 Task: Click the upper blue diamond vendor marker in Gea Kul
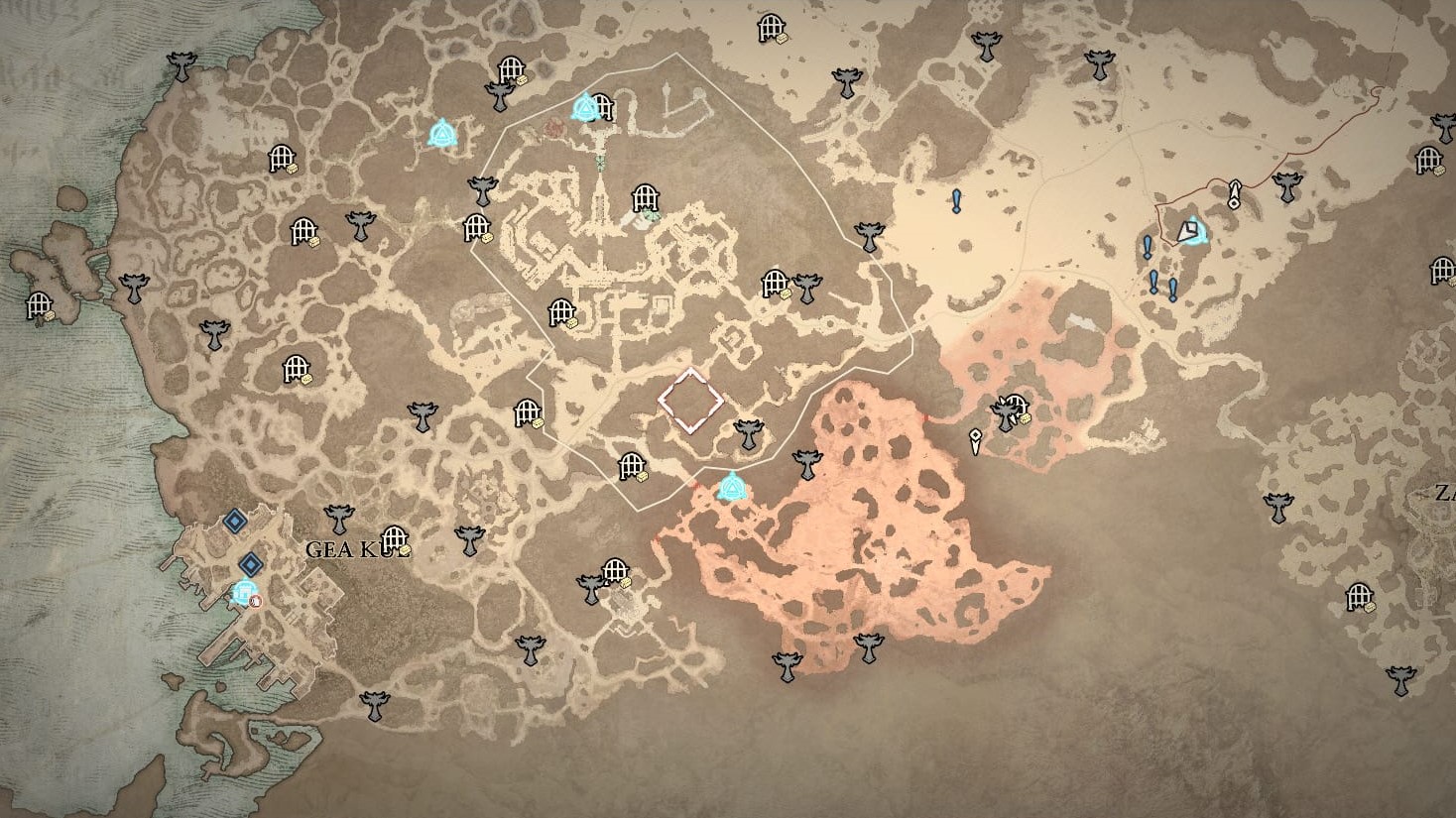pyautogui.click(x=235, y=523)
